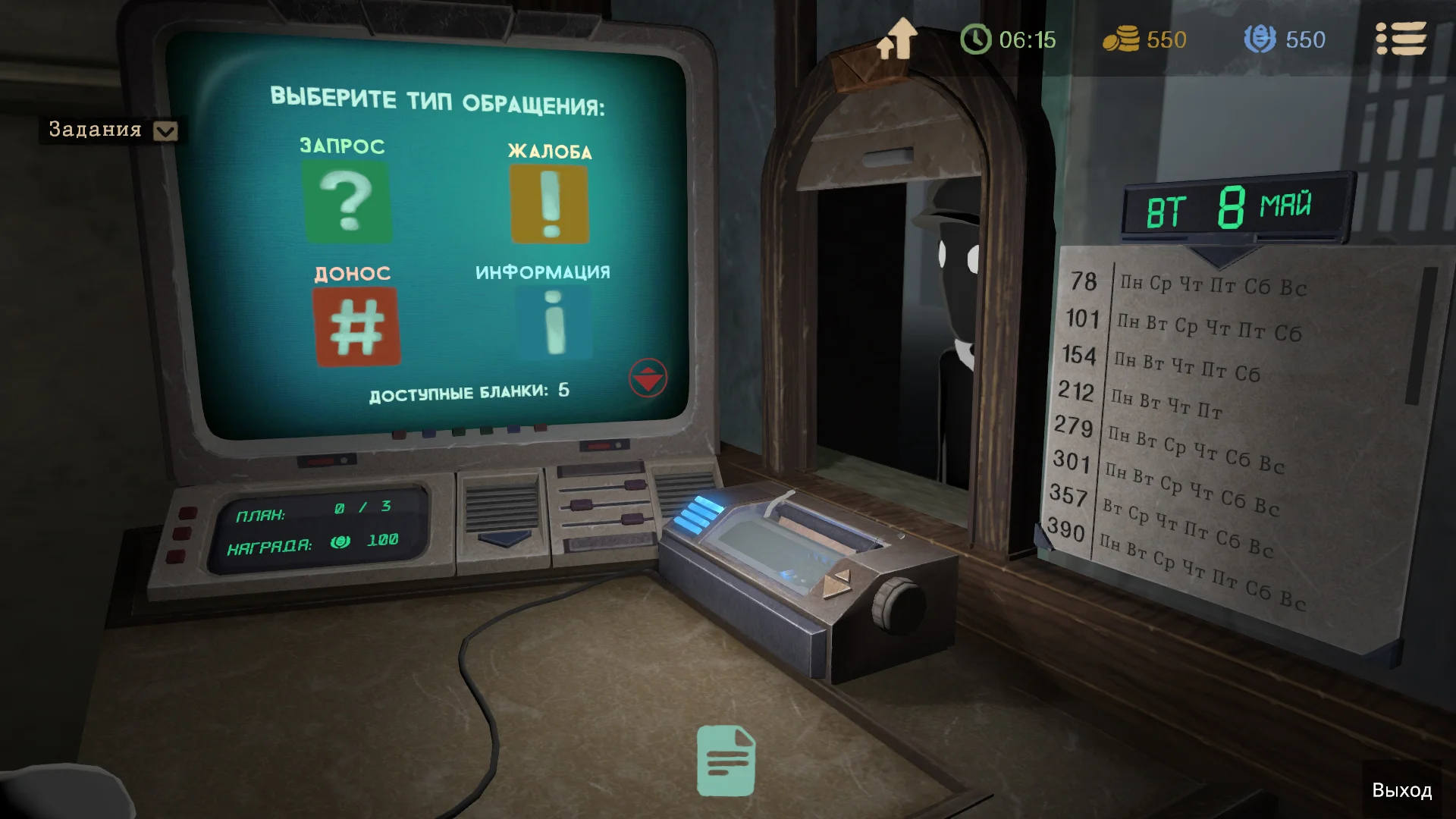Choose the ДОНОС hash icon
The width and height of the screenshot is (1456, 819).
click(356, 326)
